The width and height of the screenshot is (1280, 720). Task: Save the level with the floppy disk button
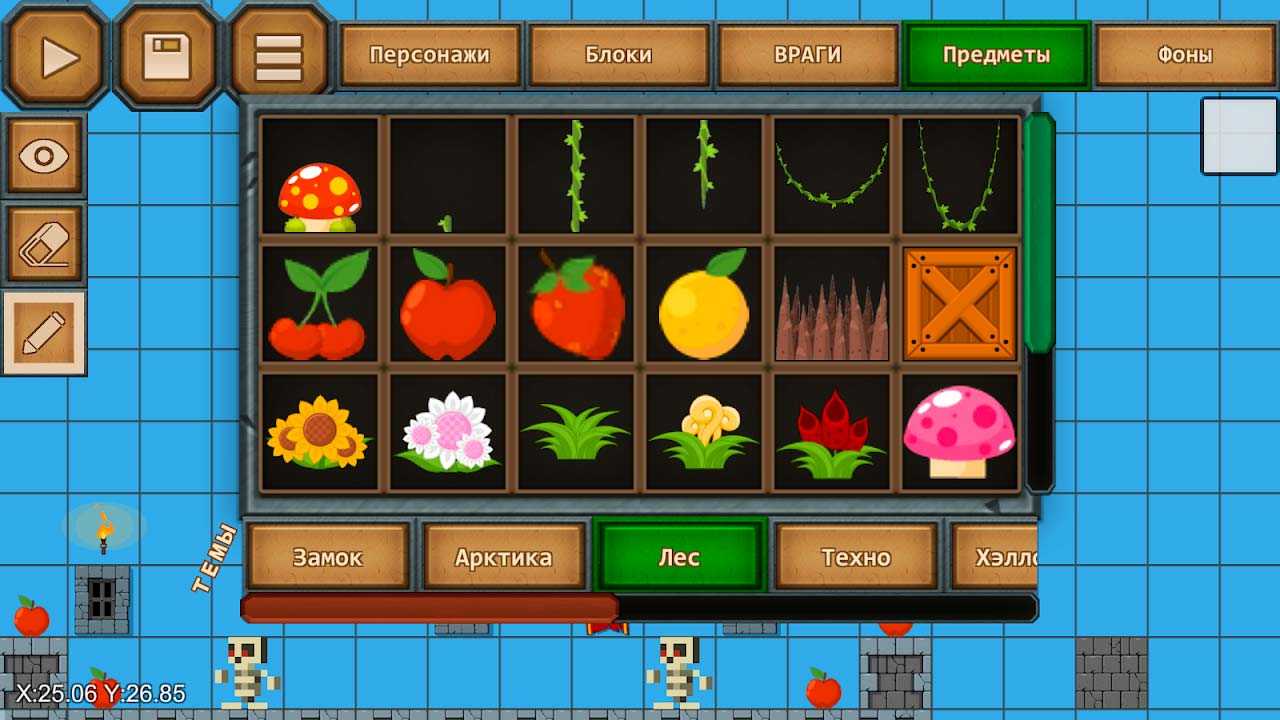click(167, 56)
